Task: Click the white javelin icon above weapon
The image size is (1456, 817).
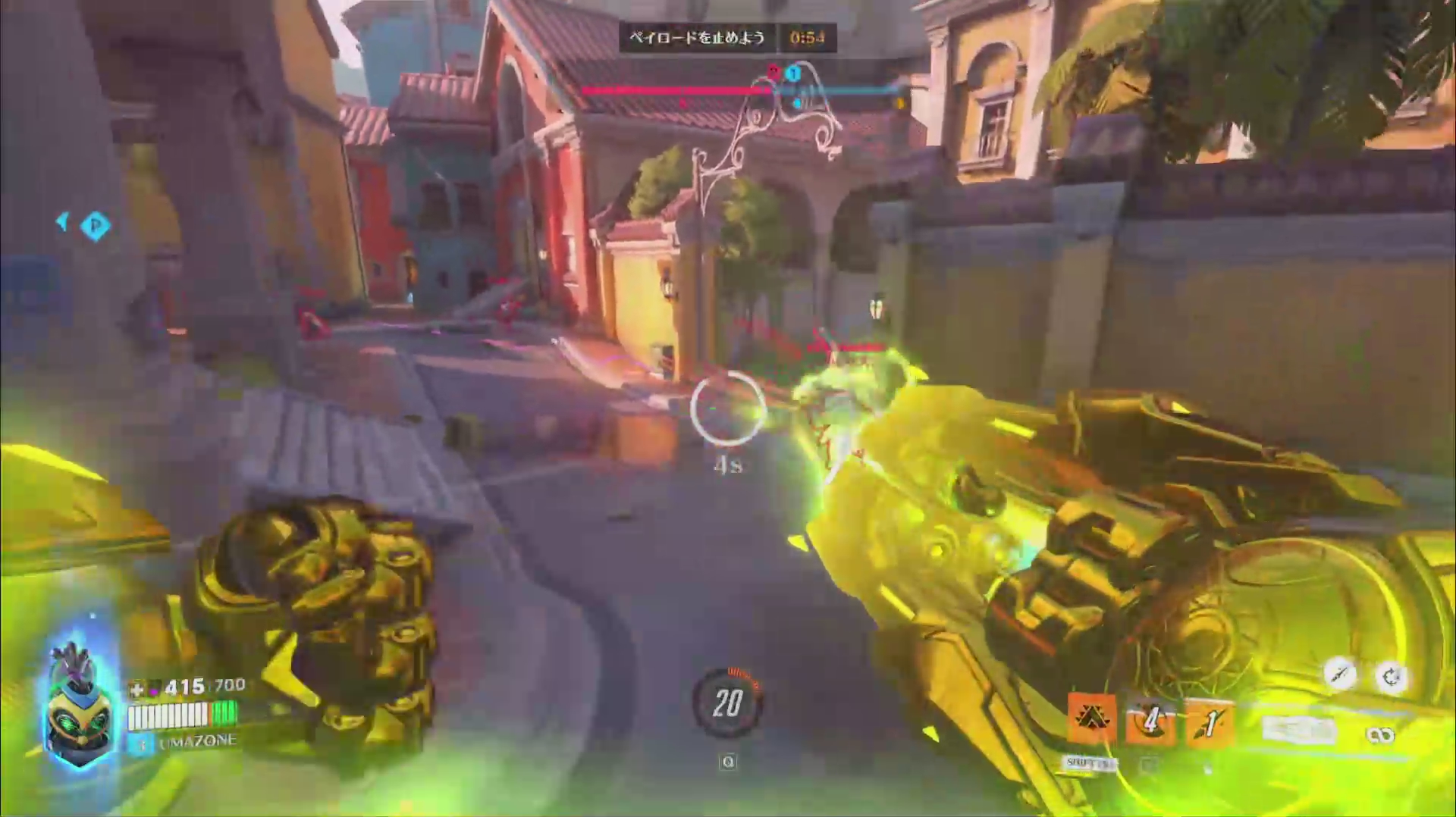Action: pyautogui.click(x=1340, y=674)
